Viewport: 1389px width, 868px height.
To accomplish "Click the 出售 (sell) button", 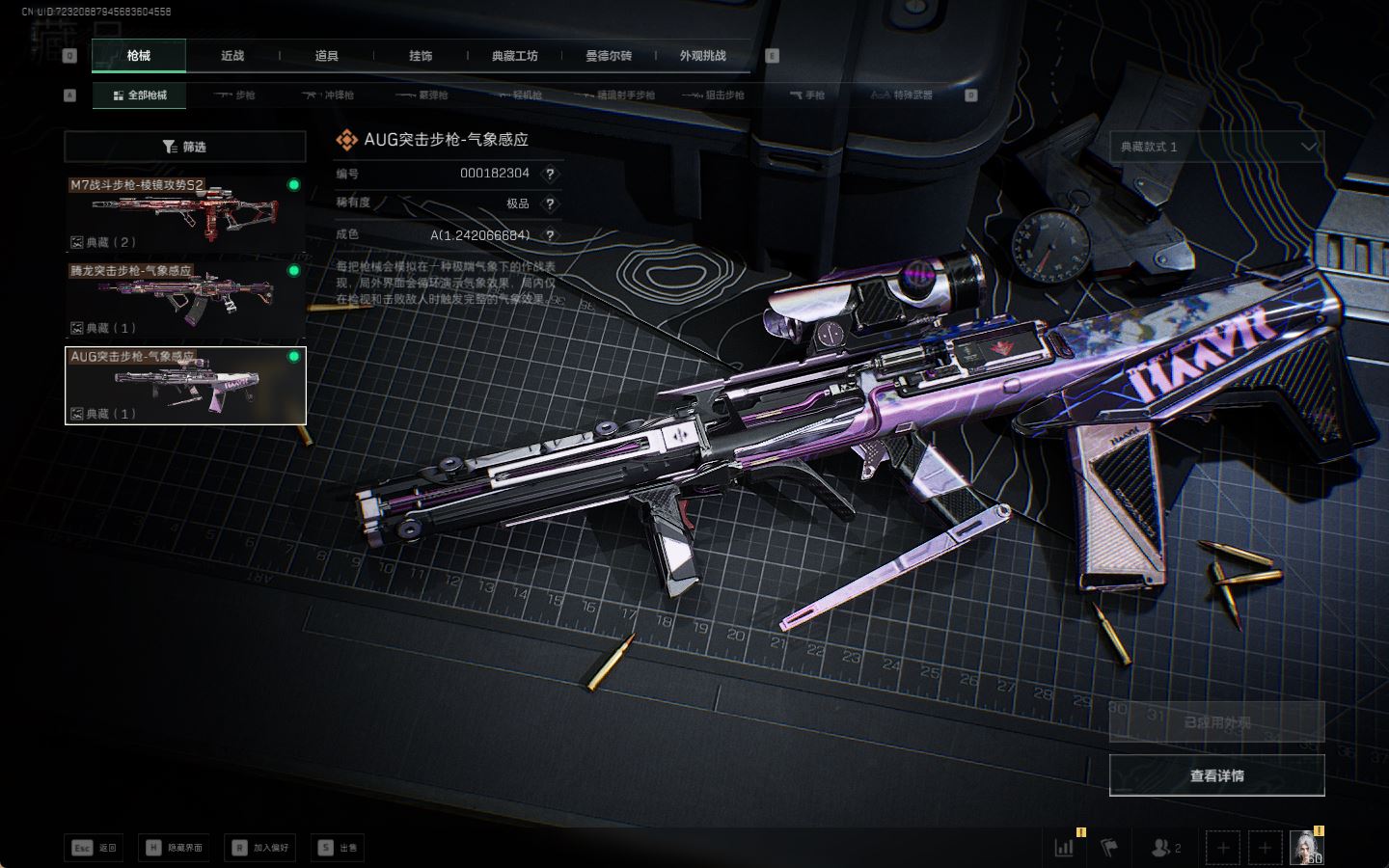I will pos(338,848).
